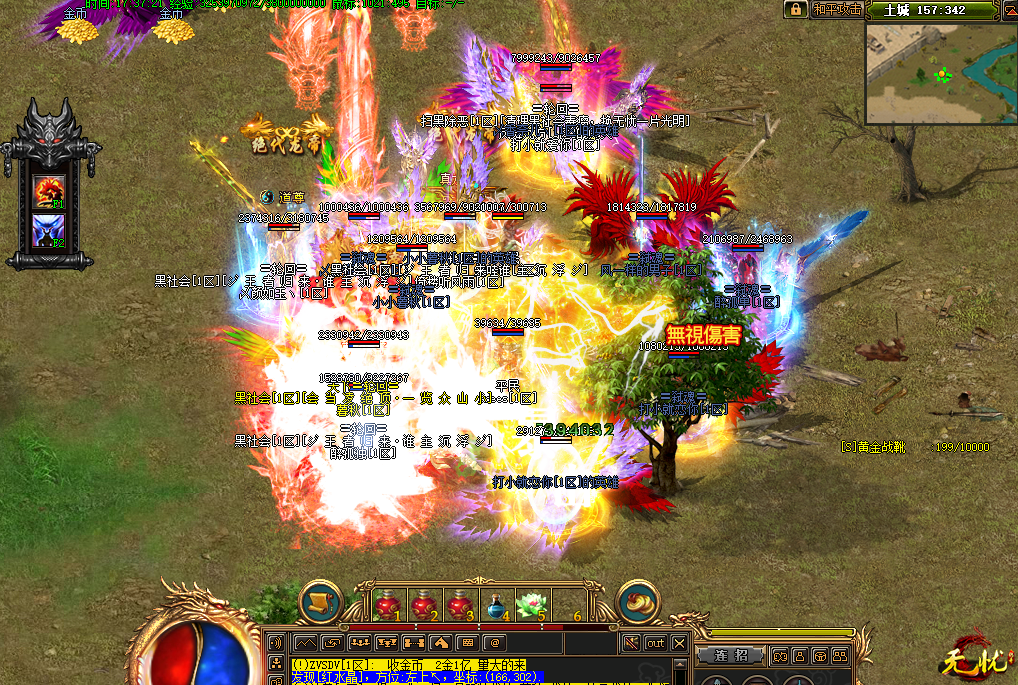This screenshot has height=685, width=1018.
Task: Toggle the 和平攻击 attack mode button
Action: pos(836,9)
